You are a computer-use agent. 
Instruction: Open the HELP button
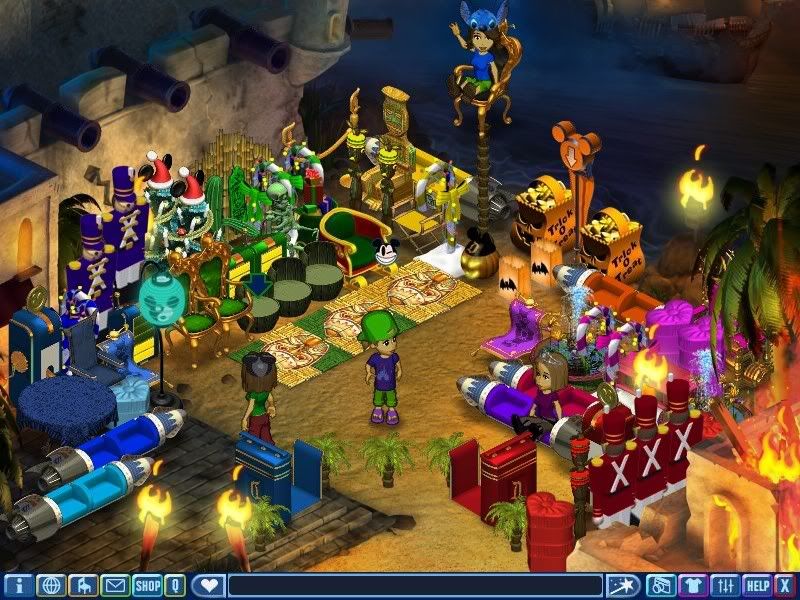pos(757,585)
